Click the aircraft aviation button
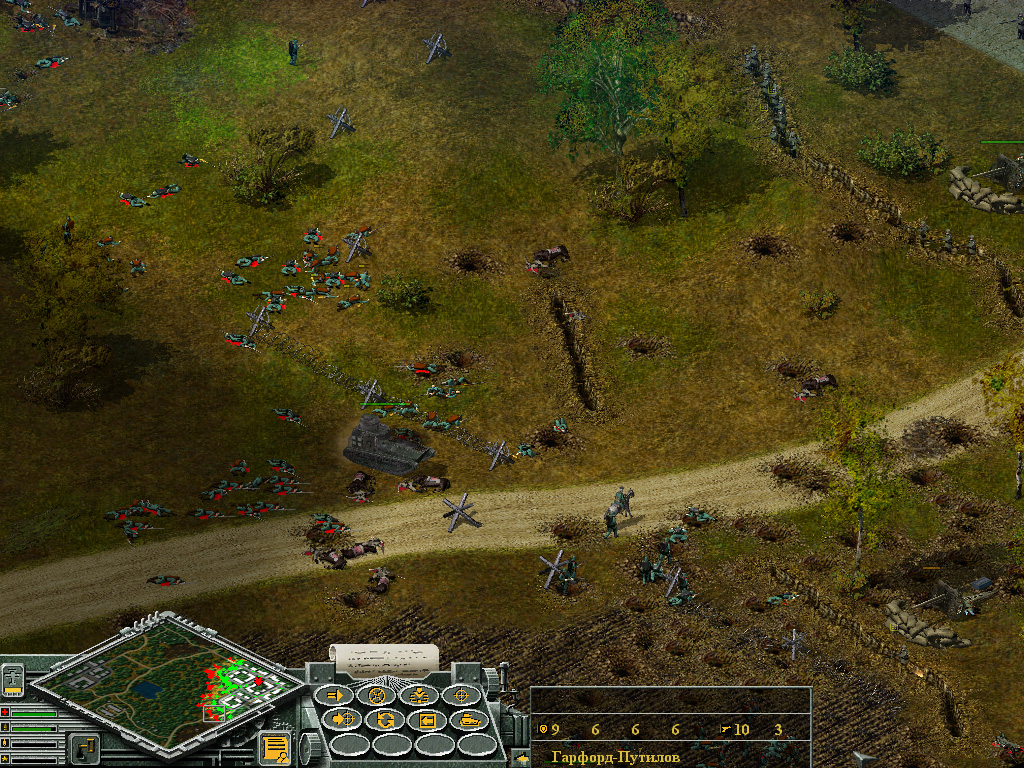Screen dimensions: 1024x768 coord(13,679)
